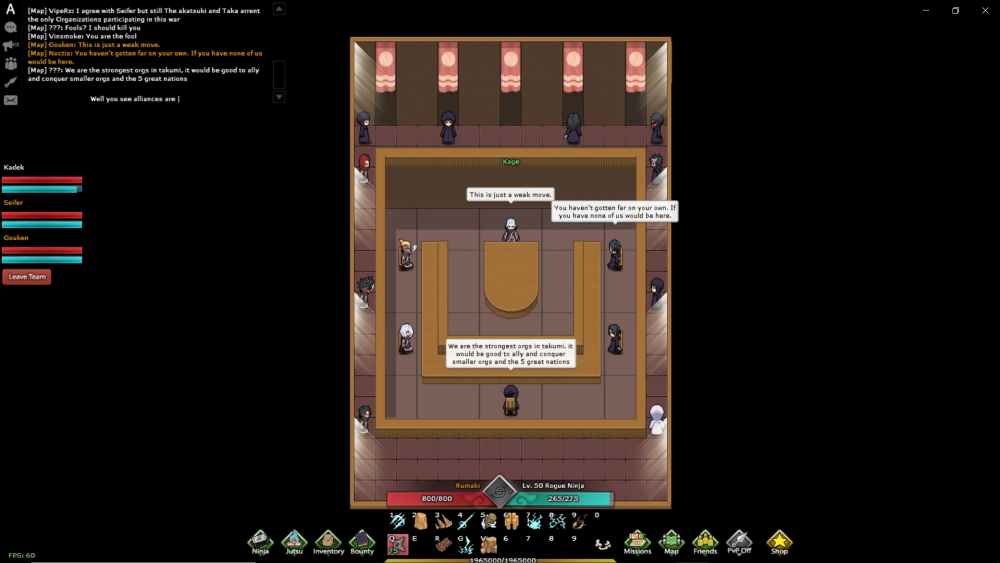Open the Bounty book
The height and width of the screenshot is (563, 1000).
coord(362,541)
